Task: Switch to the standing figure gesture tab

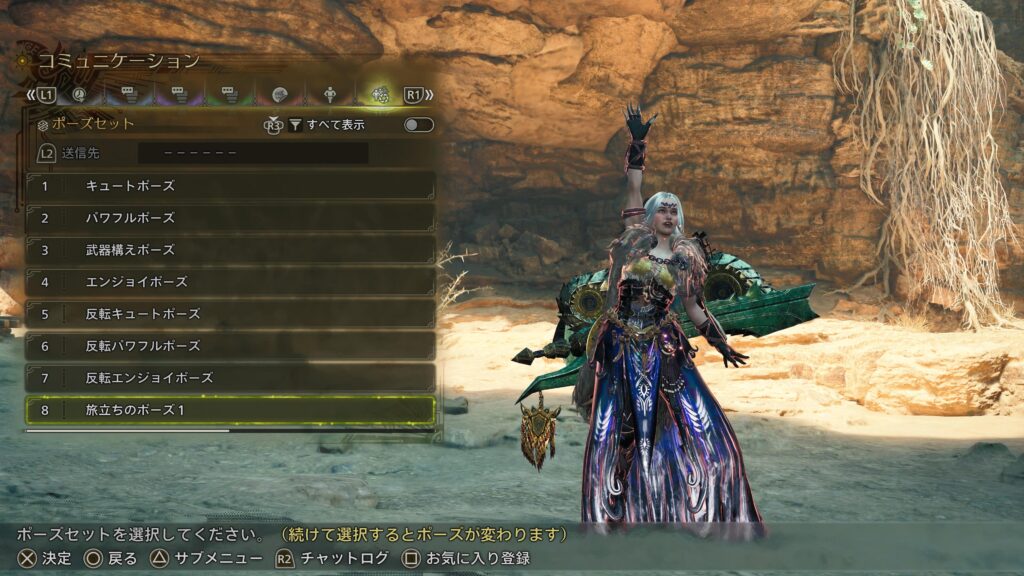Action: pyautogui.click(x=330, y=95)
